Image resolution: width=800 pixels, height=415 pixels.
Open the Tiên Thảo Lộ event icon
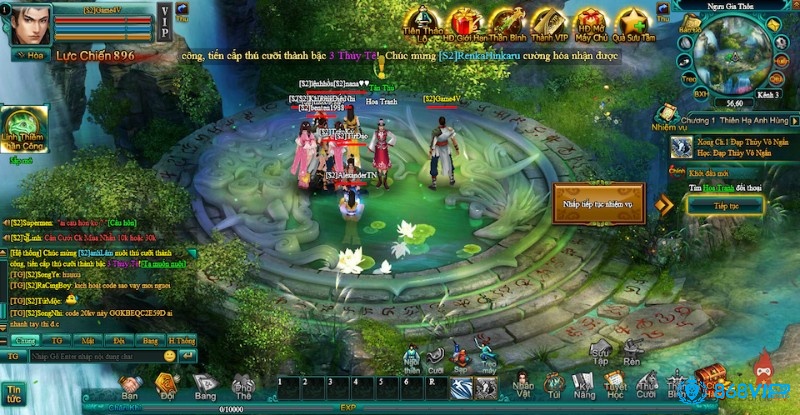coord(422,21)
